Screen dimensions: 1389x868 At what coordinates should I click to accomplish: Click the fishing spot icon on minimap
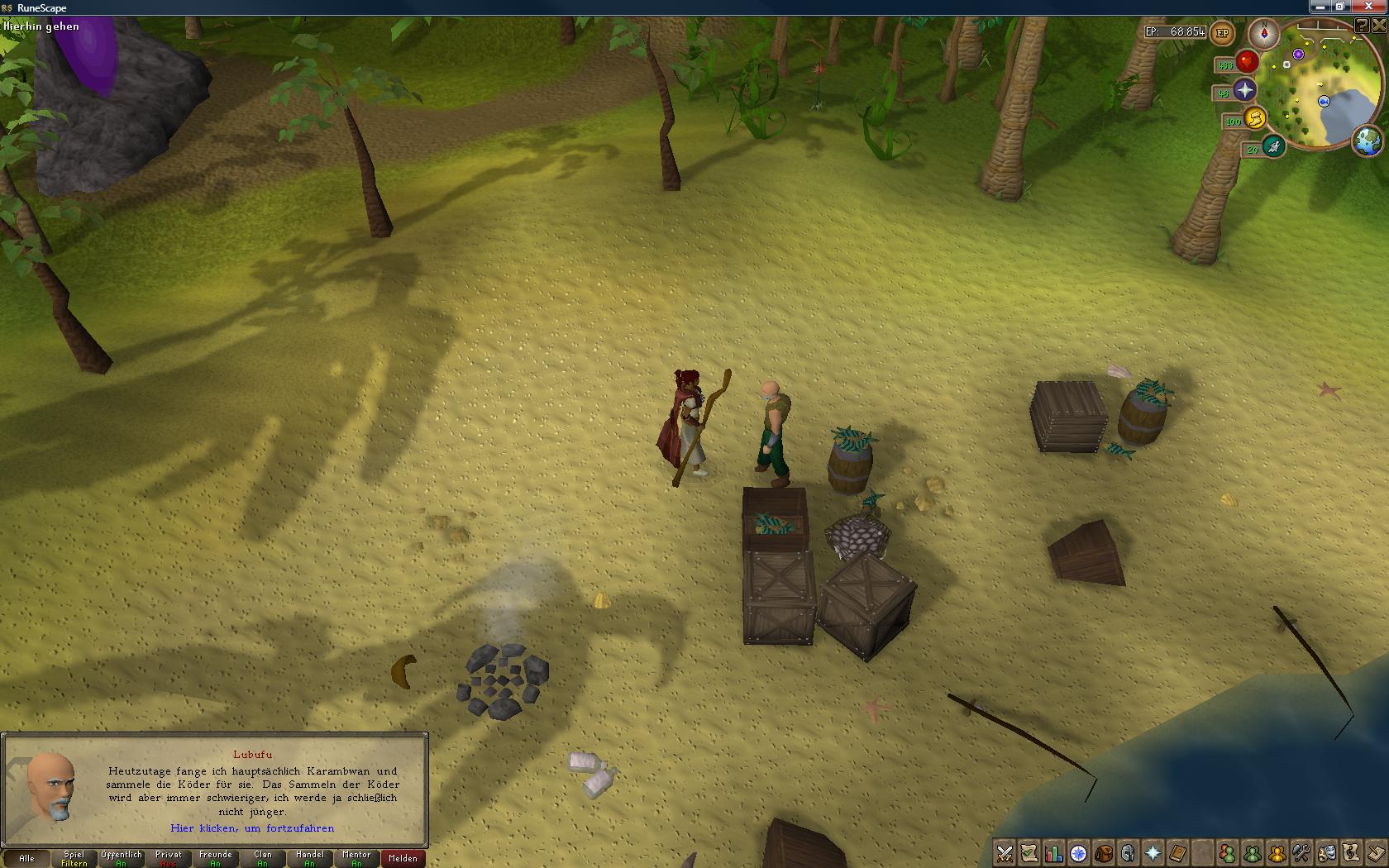[1324, 101]
